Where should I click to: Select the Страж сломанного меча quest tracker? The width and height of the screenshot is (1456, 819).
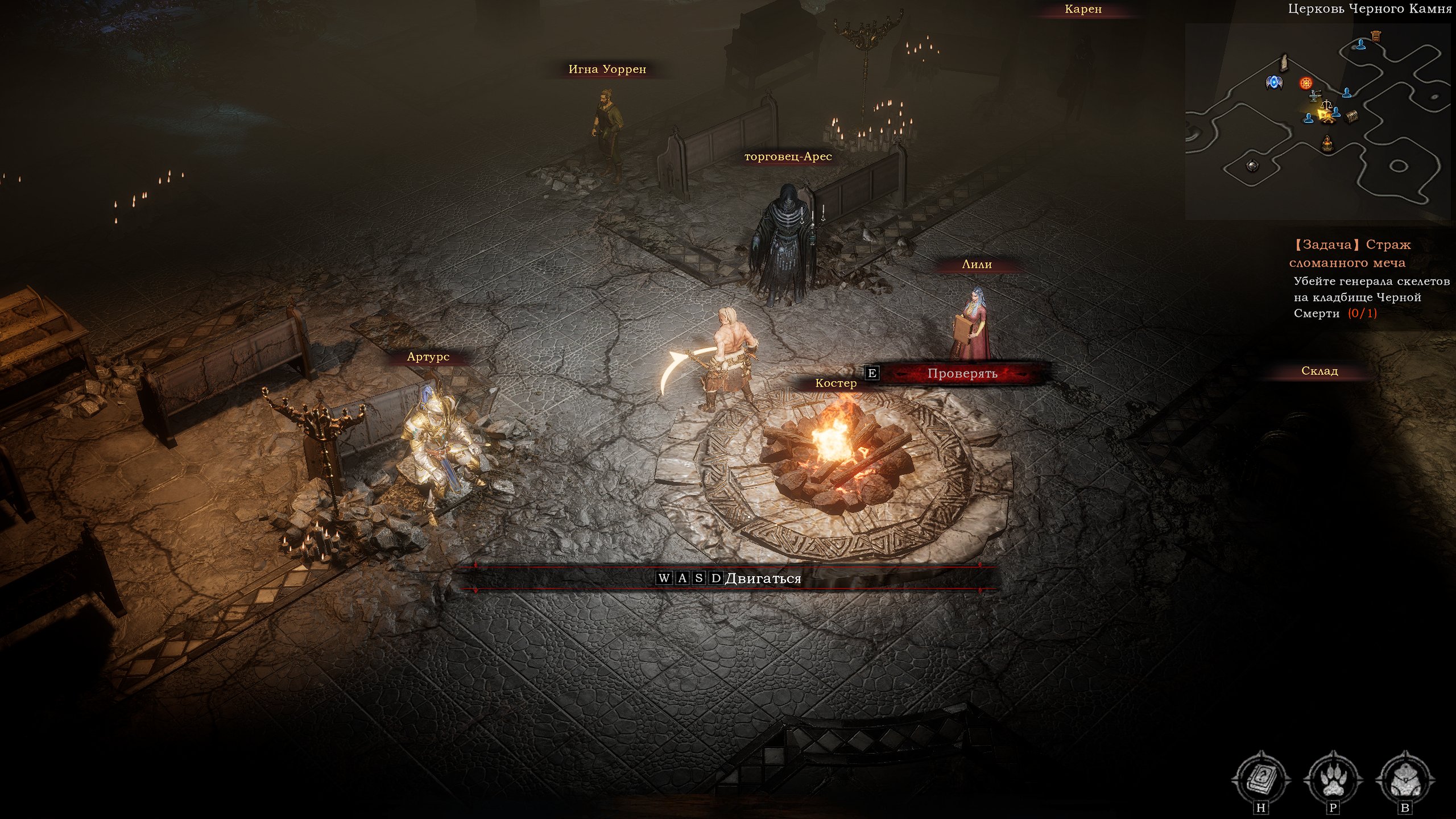(1350, 254)
